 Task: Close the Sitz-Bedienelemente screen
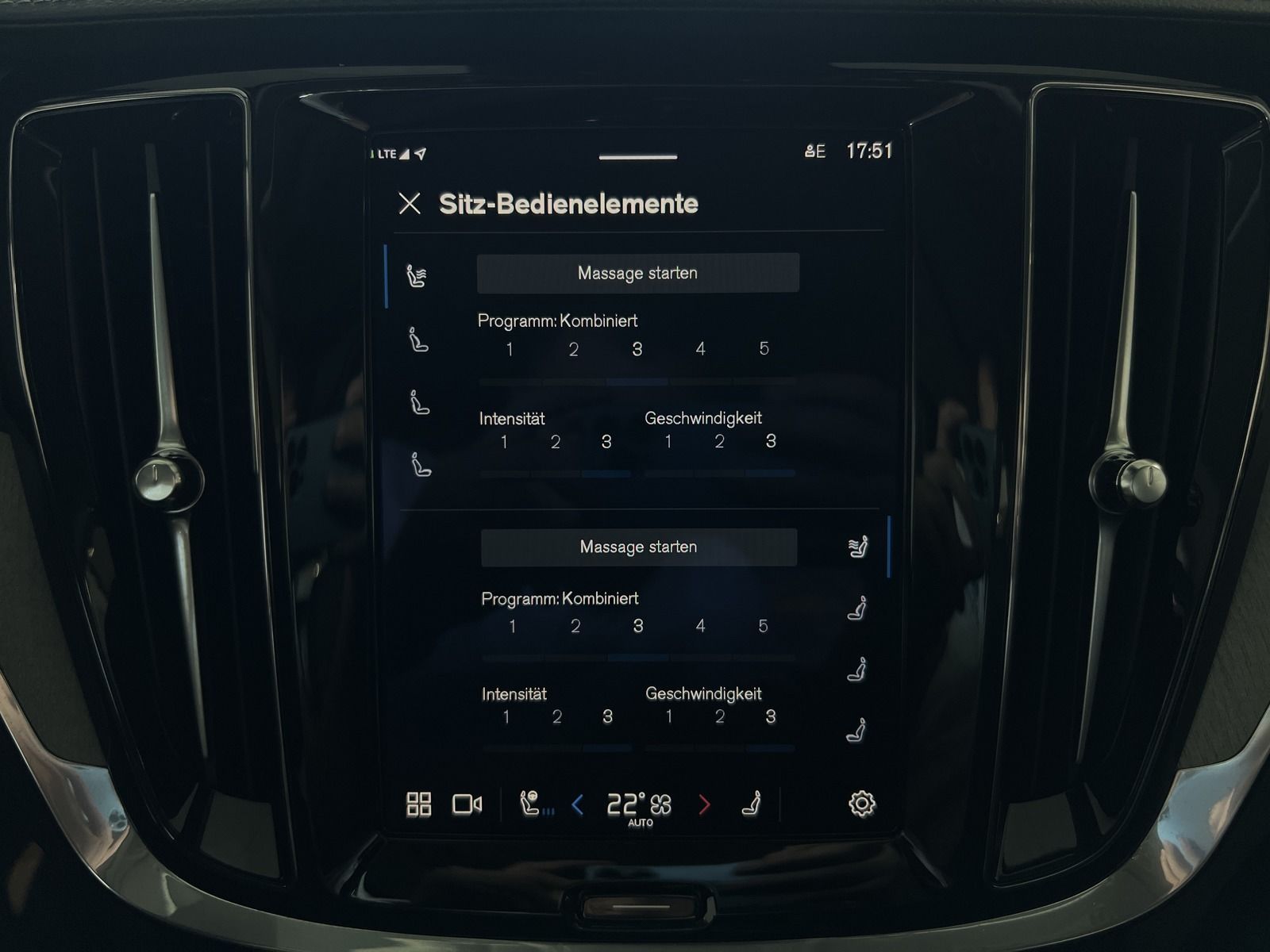pyautogui.click(x=410, y=204)
